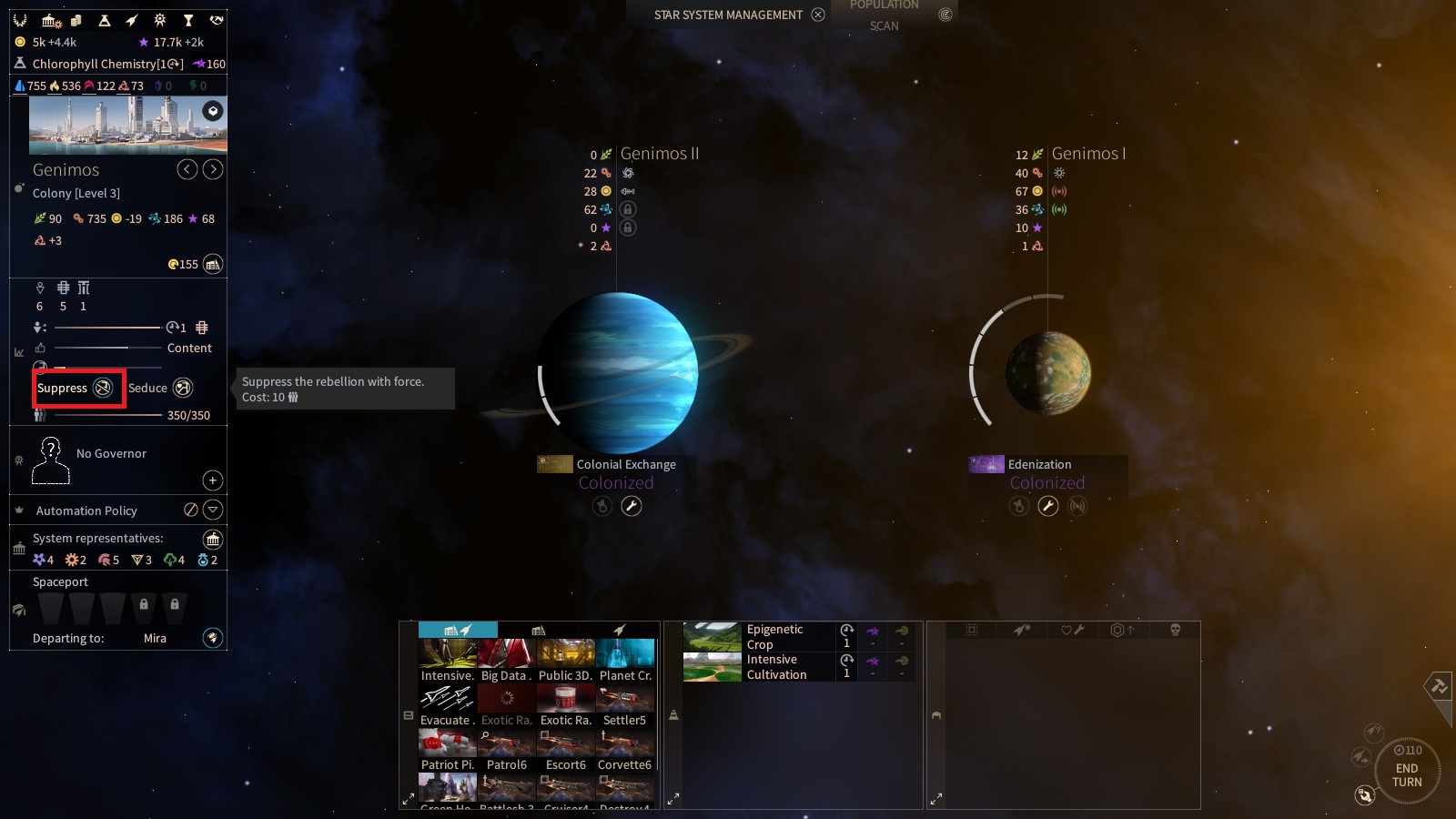
Task: Open the Automation Policy dropdown
Action: (x=213, y=510)
